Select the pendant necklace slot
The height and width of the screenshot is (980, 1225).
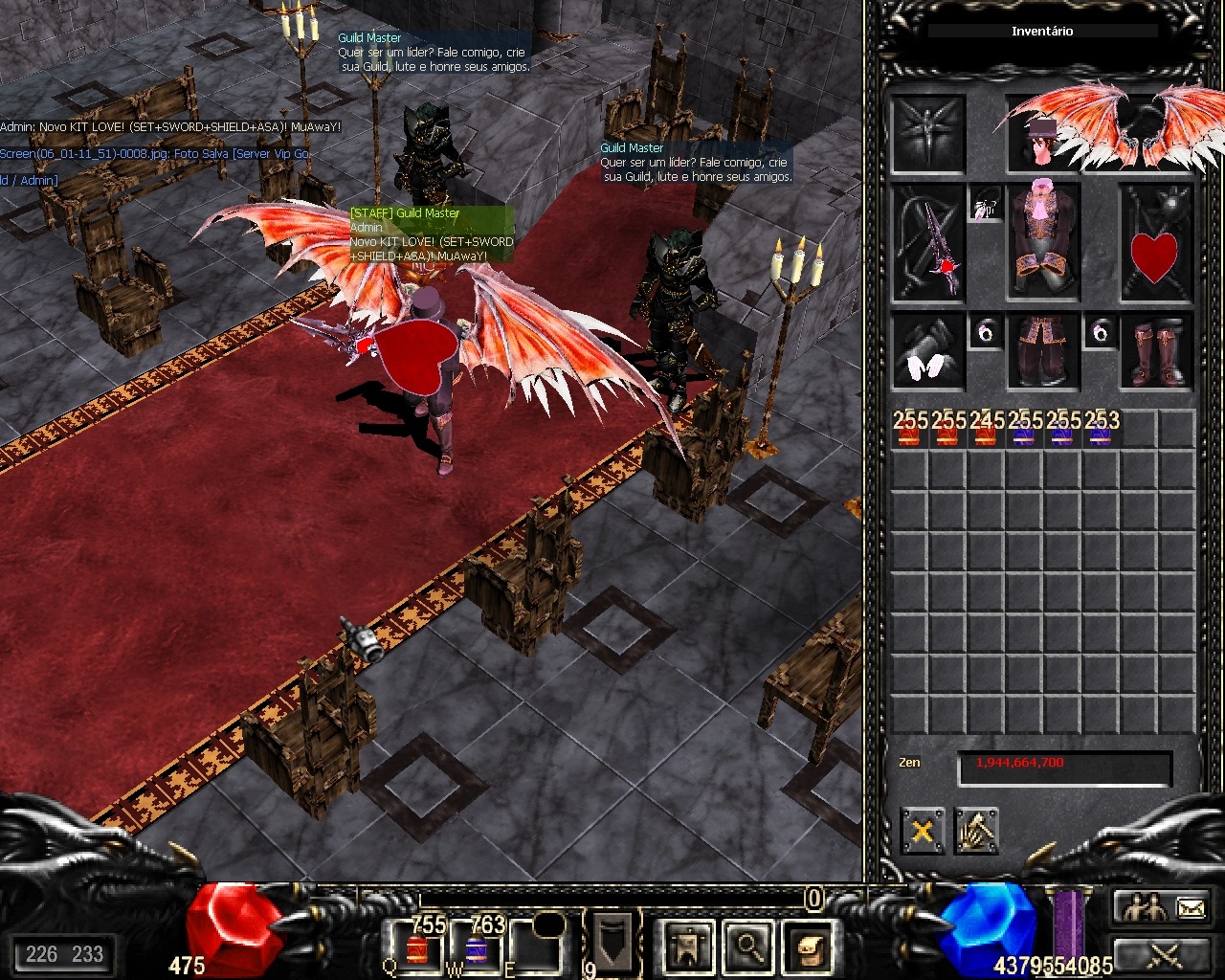[x=986, y=205]
